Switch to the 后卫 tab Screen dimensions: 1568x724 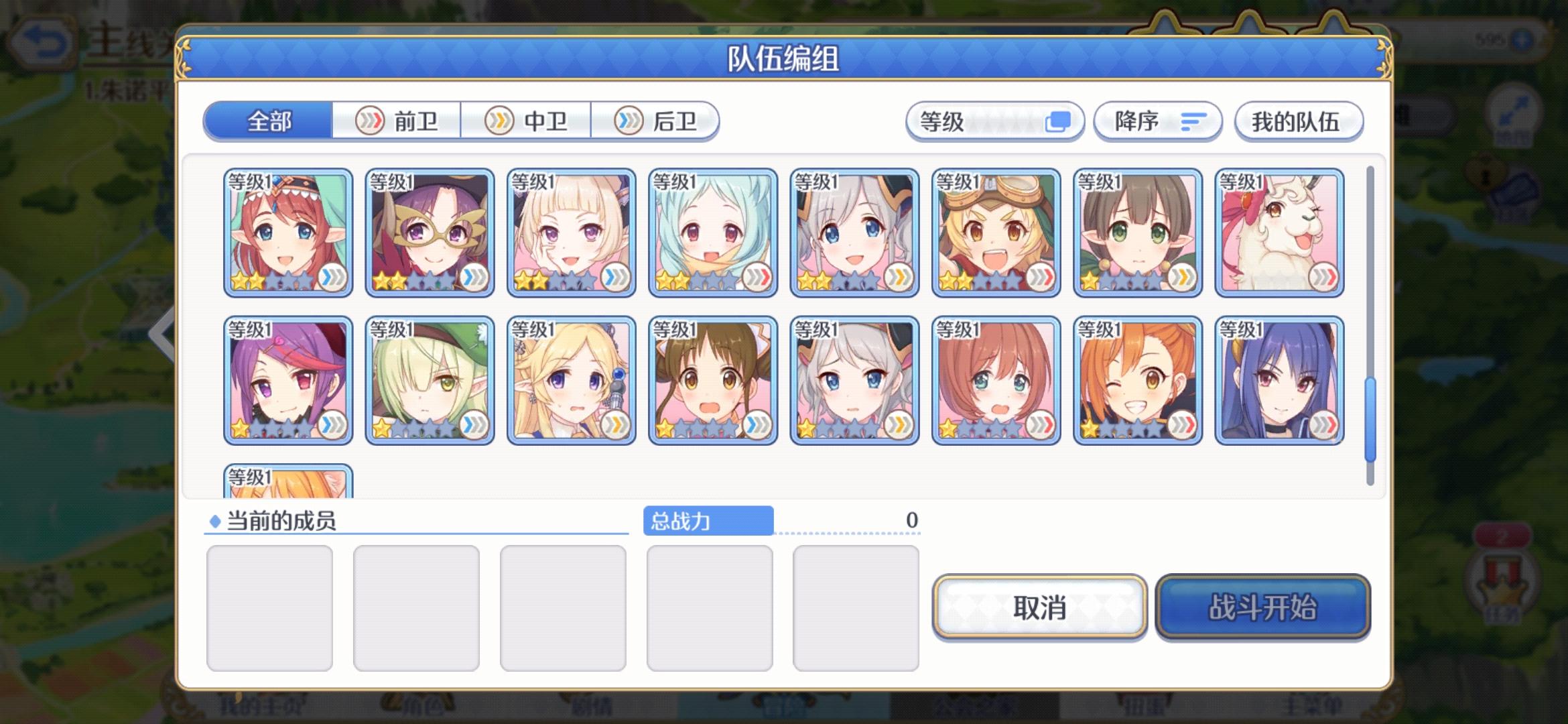pos(657,121)
